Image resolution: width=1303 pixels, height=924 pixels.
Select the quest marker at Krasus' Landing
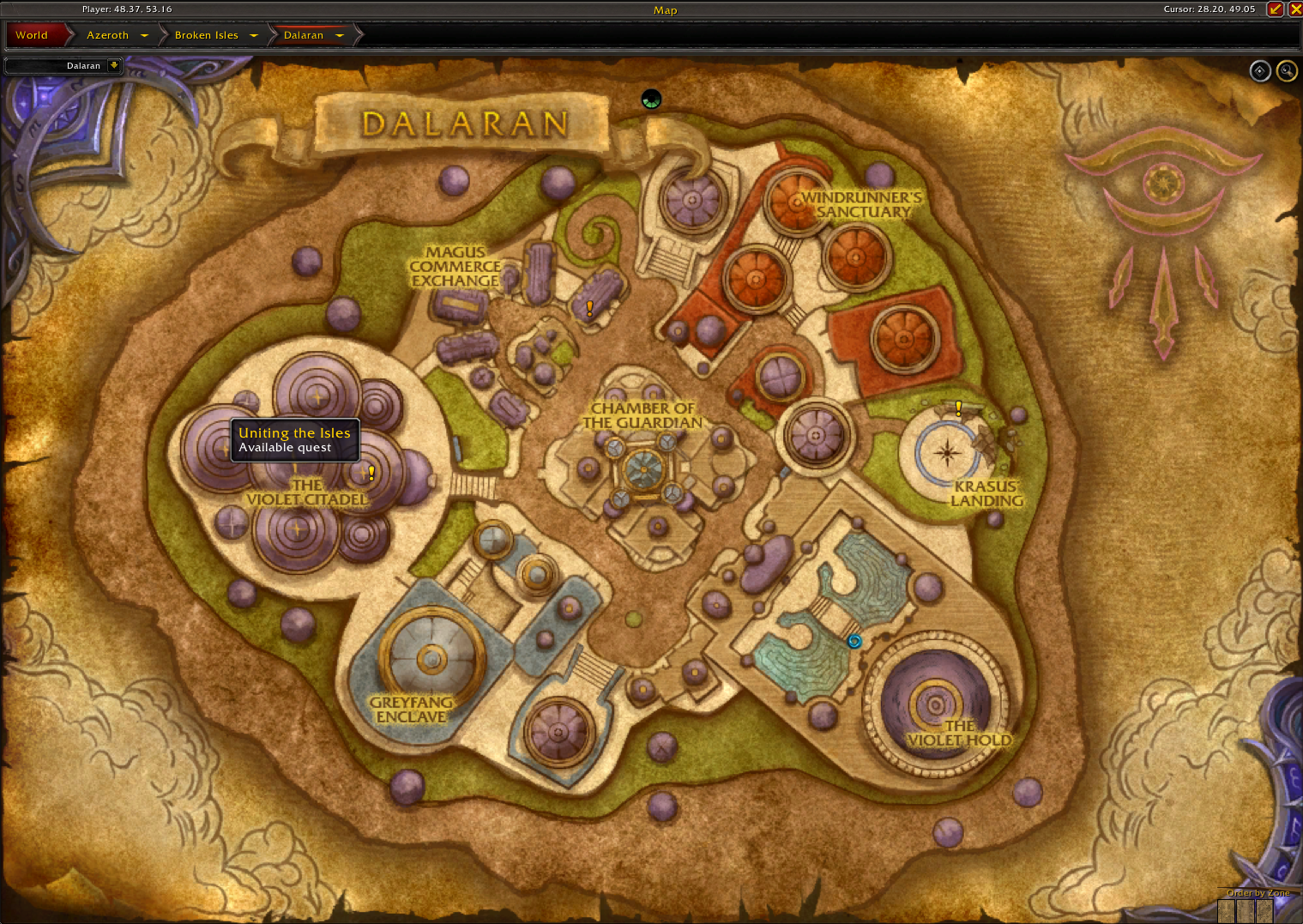point(958,408)
